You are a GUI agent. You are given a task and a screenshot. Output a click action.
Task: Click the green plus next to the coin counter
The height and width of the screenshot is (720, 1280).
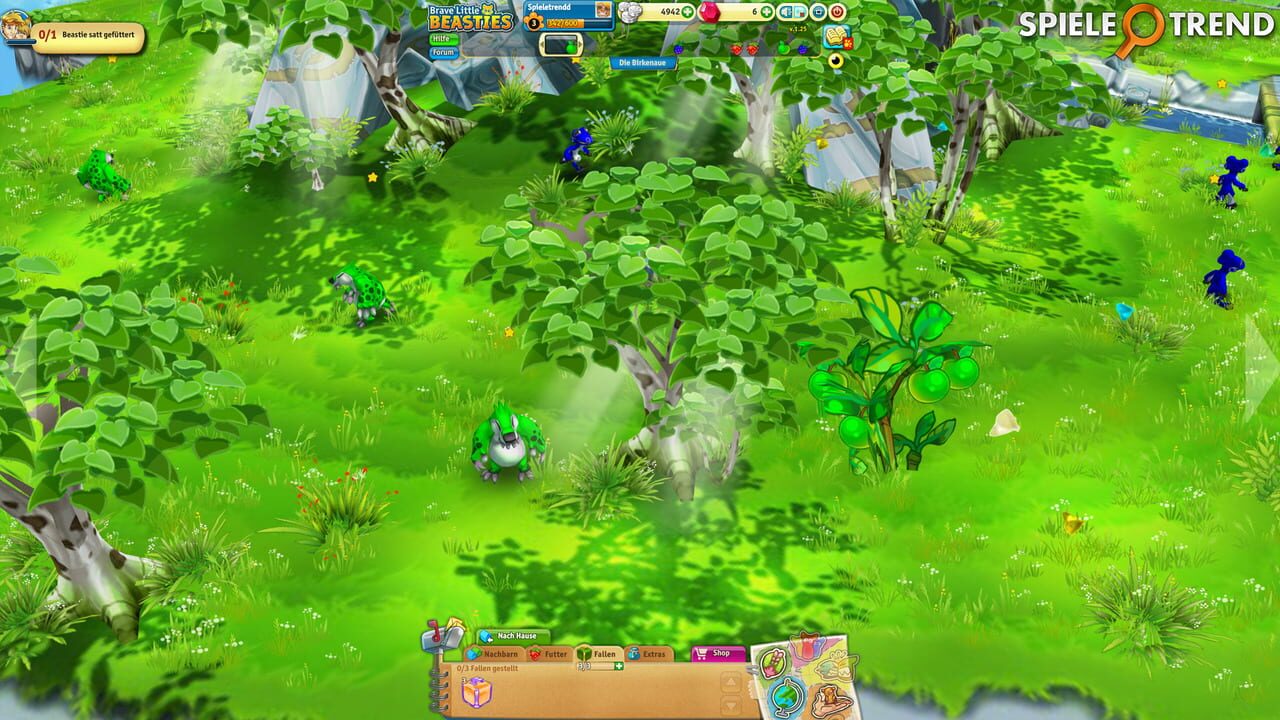[688, 11]
